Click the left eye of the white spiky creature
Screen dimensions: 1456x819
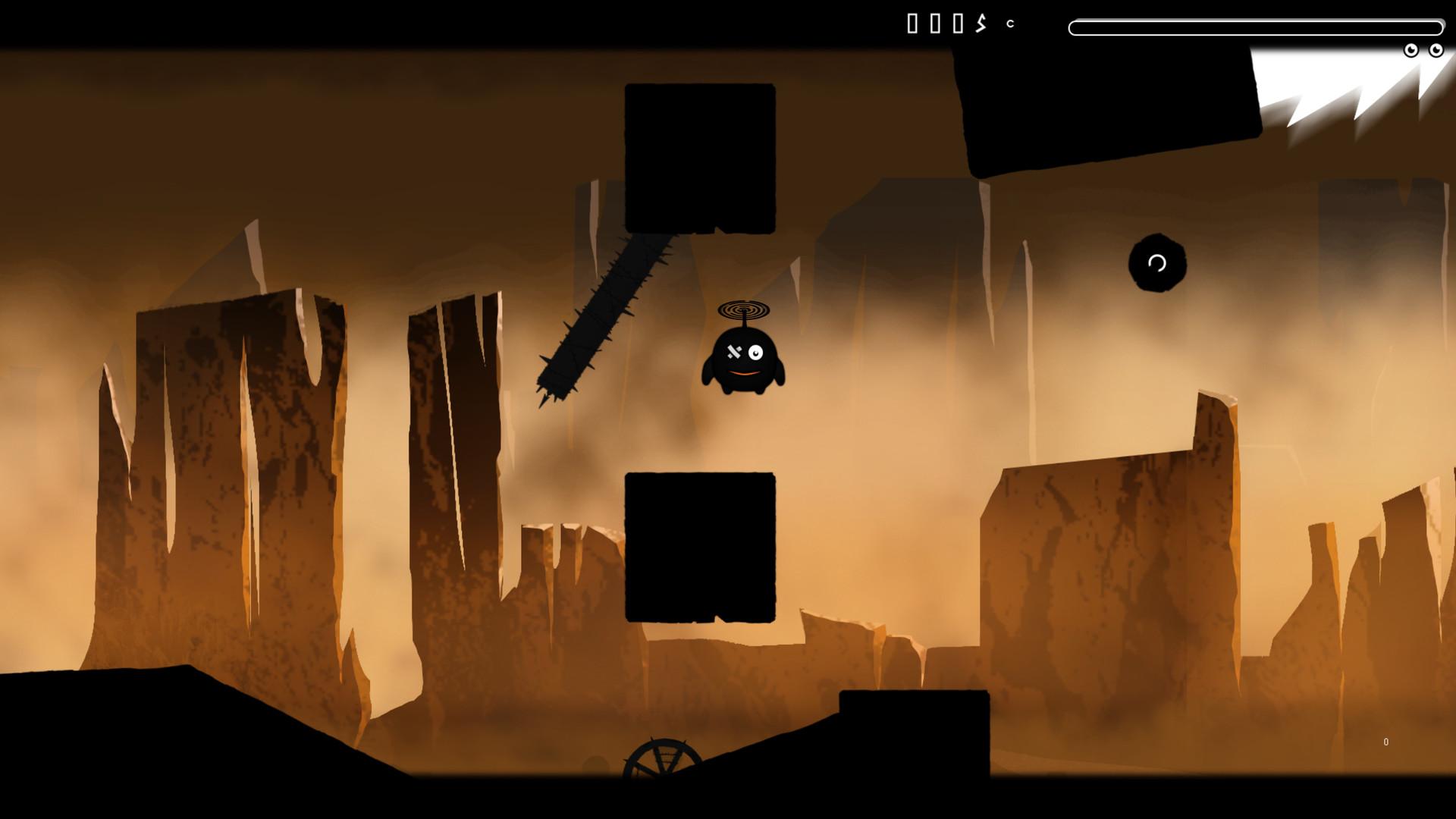pos(1411,51)
